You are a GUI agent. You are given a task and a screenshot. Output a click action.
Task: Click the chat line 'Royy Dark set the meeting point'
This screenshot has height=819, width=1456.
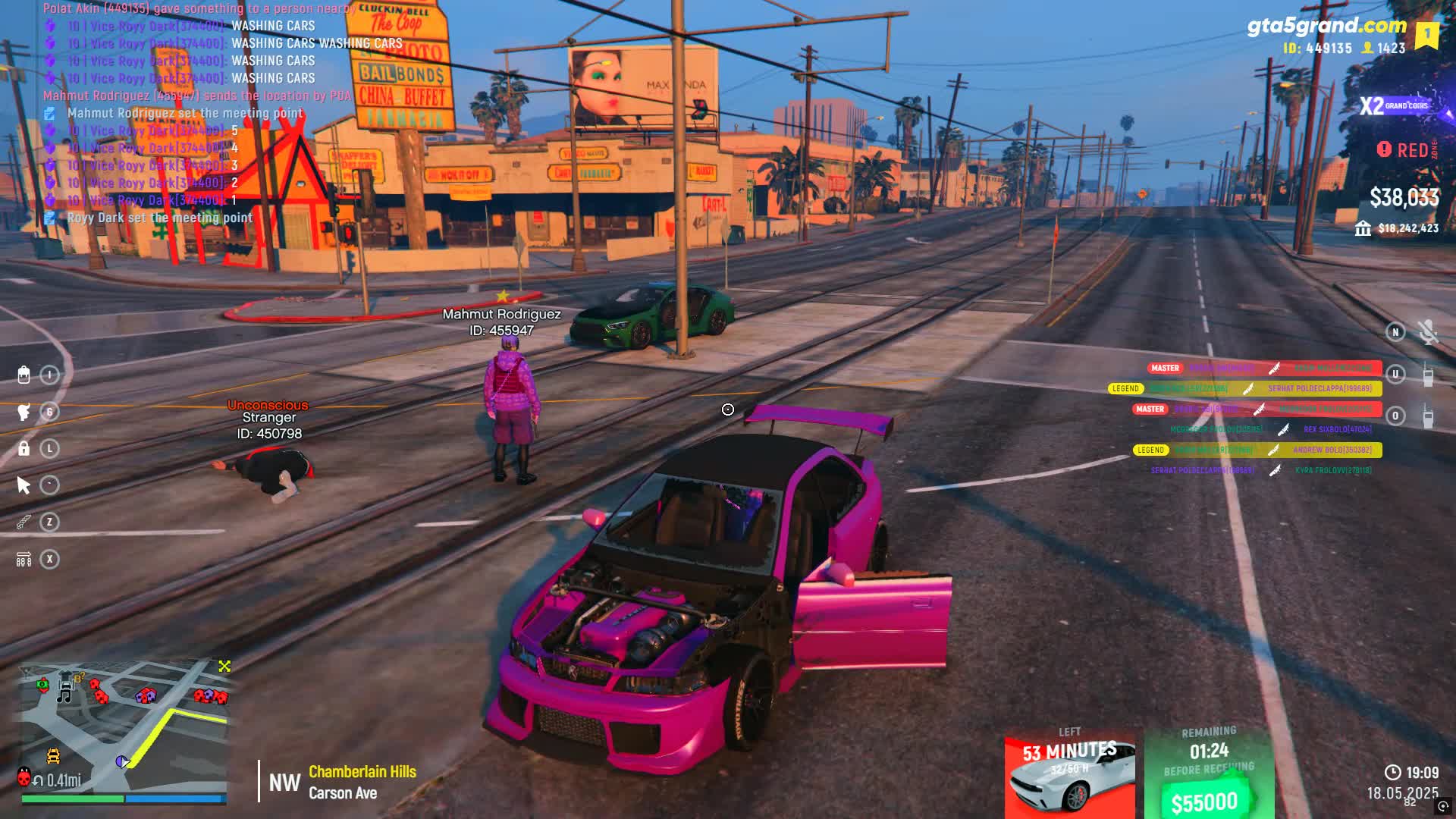click(x=159, y=218)
